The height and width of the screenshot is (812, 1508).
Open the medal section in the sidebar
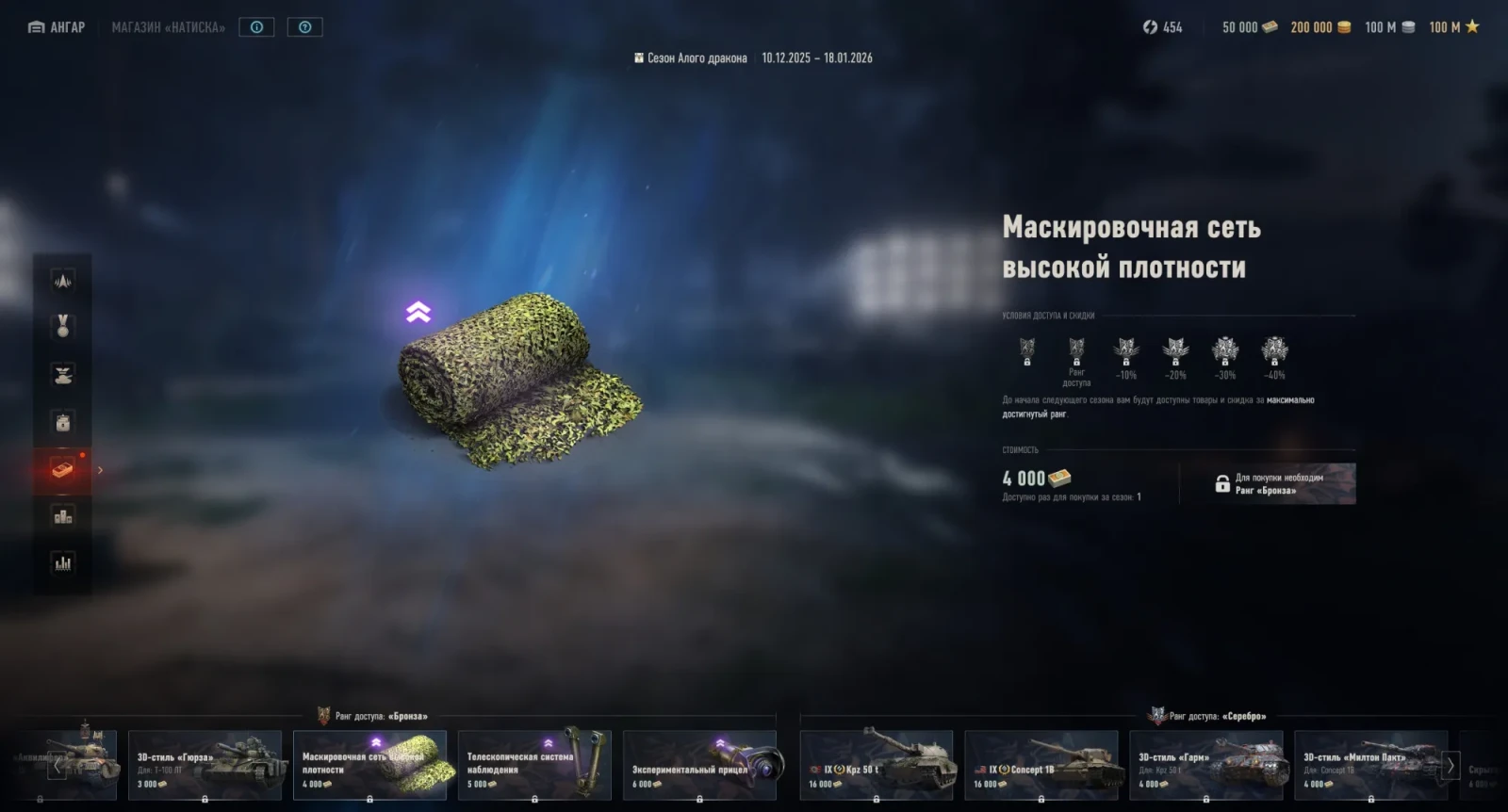pos(63,326)
